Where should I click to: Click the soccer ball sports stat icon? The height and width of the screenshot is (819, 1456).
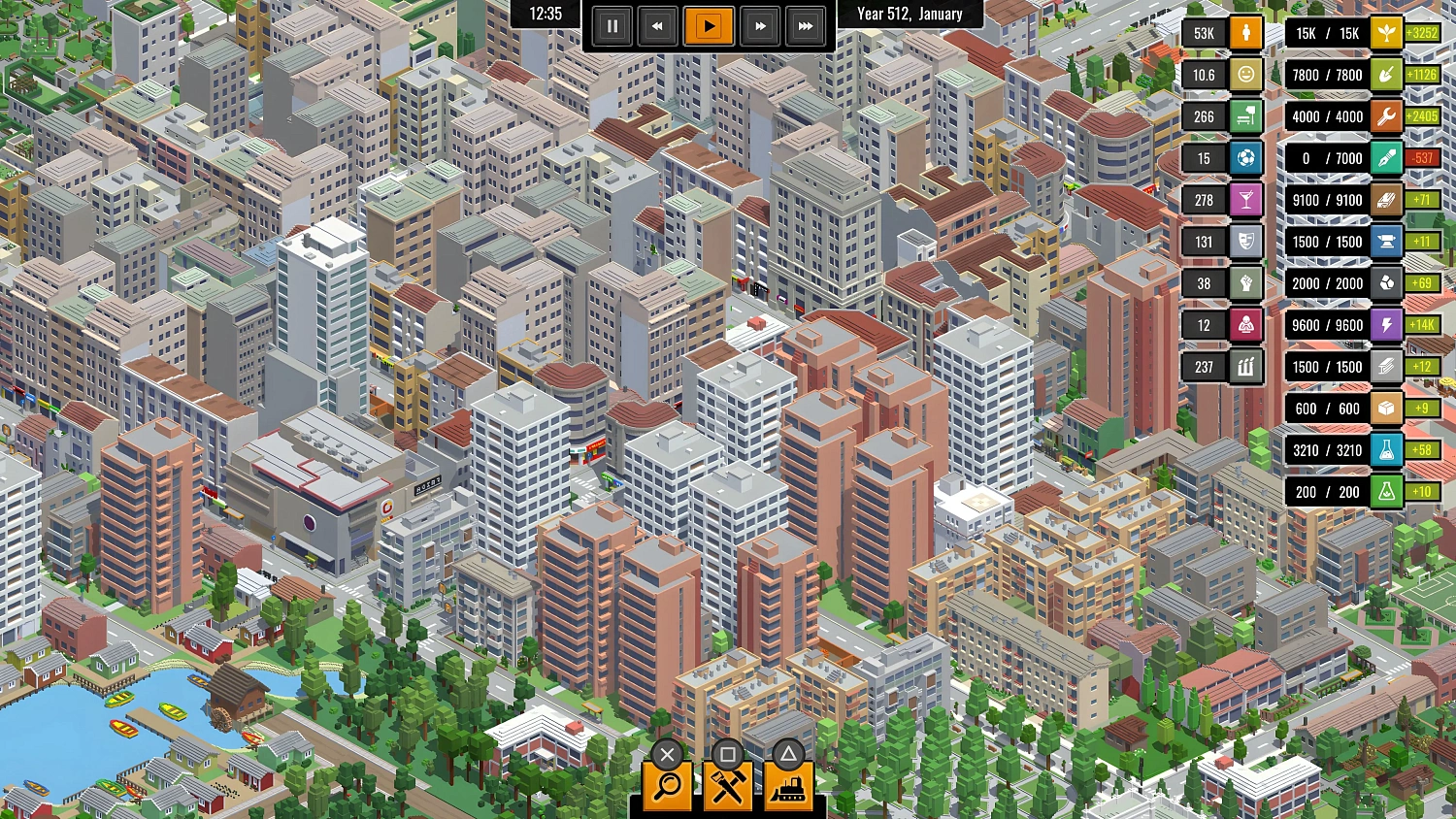point(1245,158)
